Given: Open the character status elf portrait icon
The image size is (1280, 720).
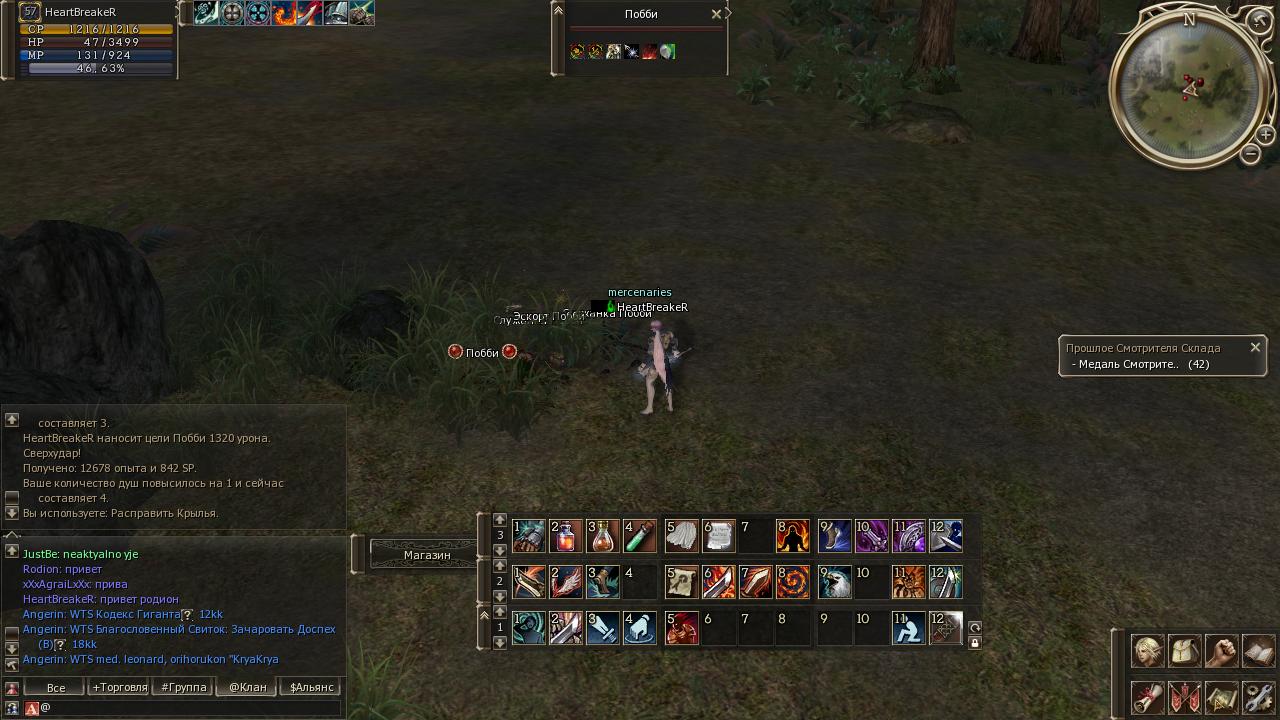Looking at the screenshot, I should (1147, 651).
